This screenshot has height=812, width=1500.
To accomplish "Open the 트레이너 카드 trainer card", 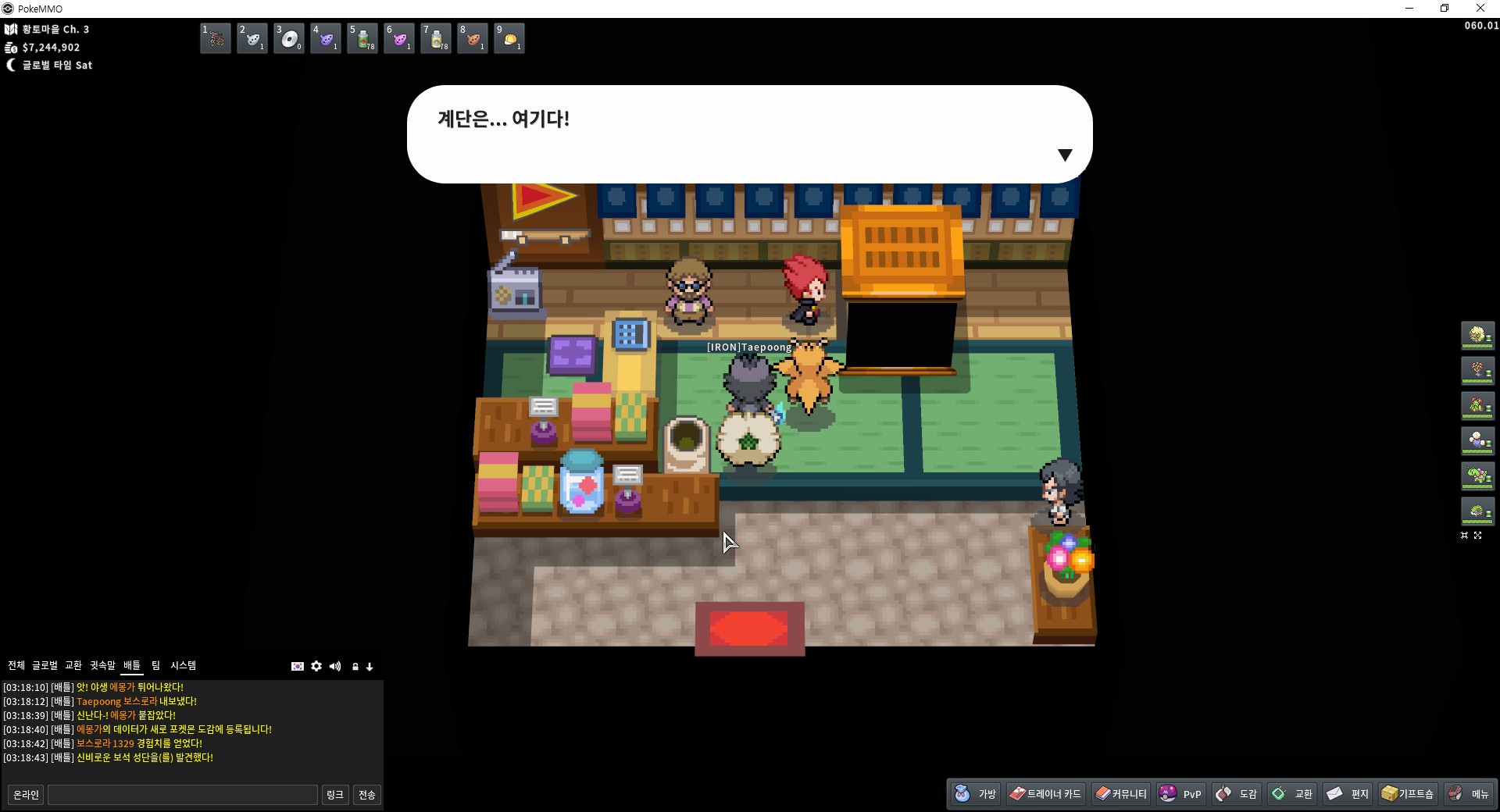I will click(x=1045, y=793).
